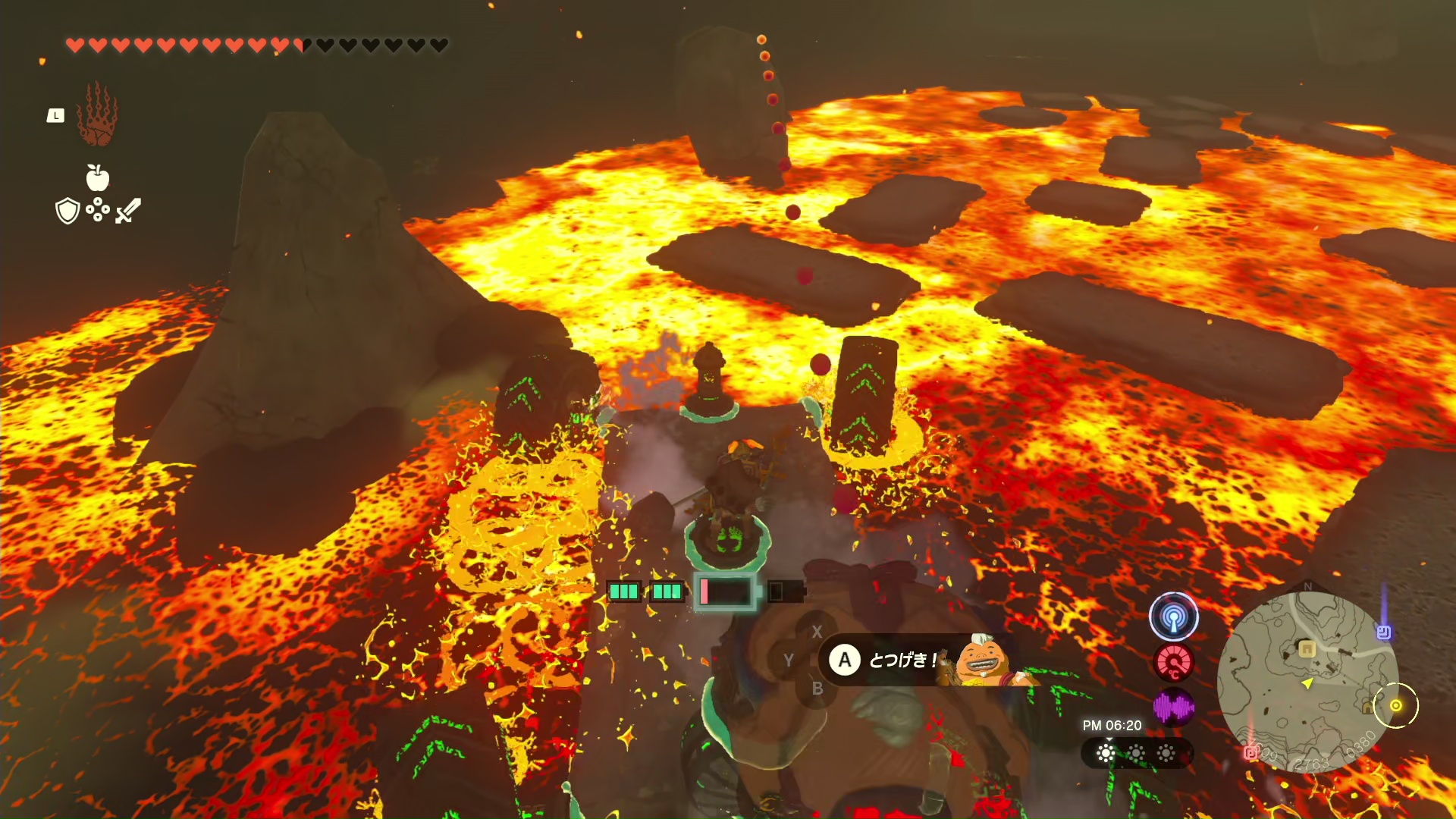Click the blue sensor signal icon

point(1173,617)
